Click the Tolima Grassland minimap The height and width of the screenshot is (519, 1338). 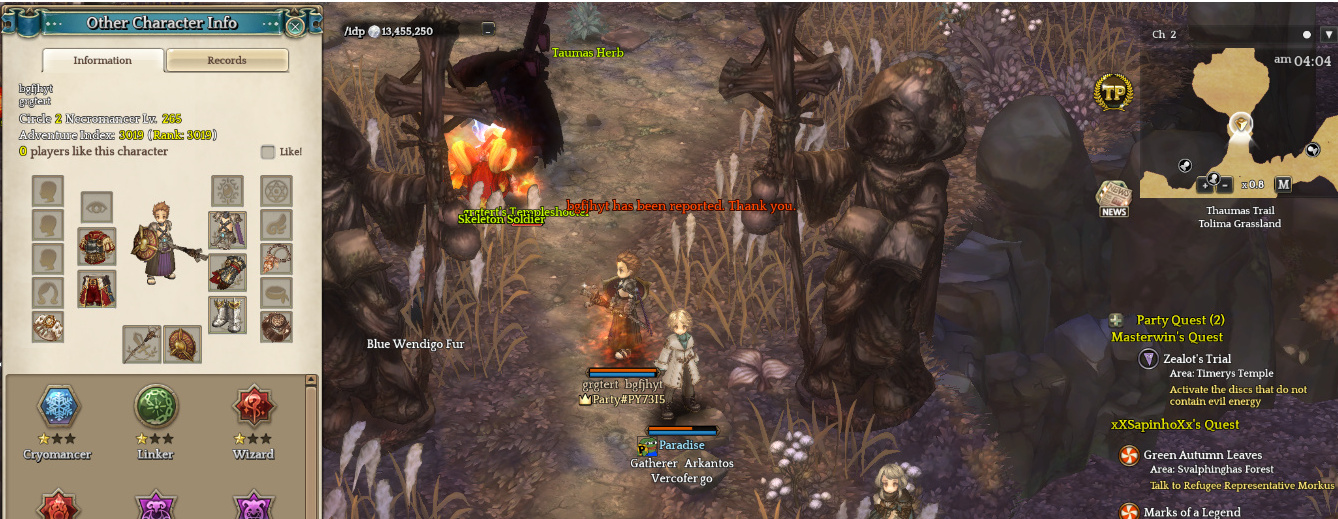tap(1240, 120)
